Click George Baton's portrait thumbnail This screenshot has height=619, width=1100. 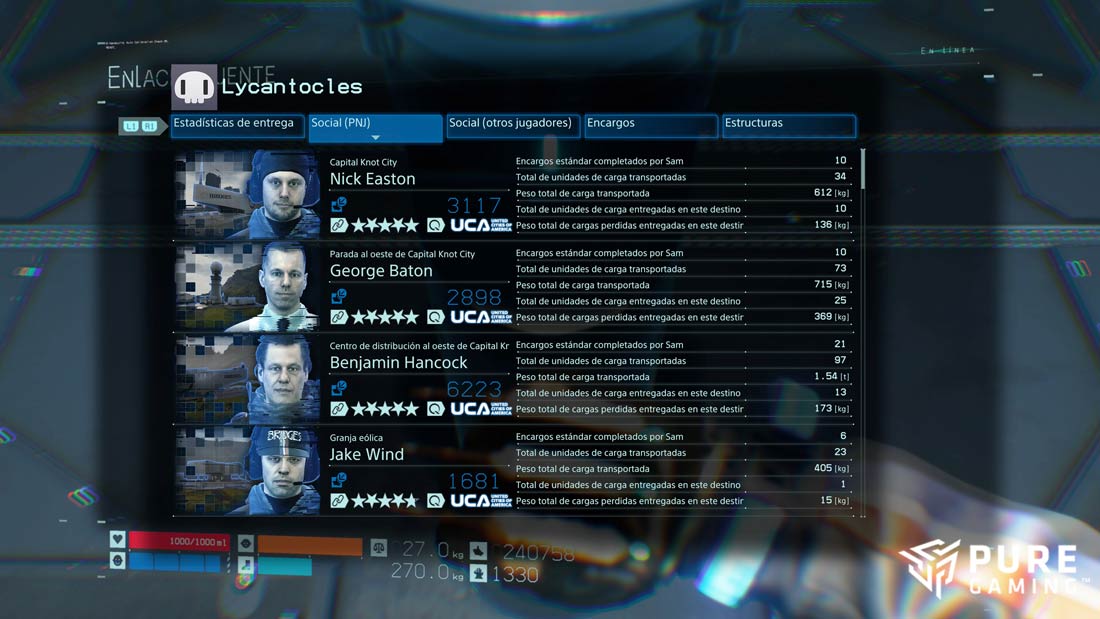(x=247, y=286)
